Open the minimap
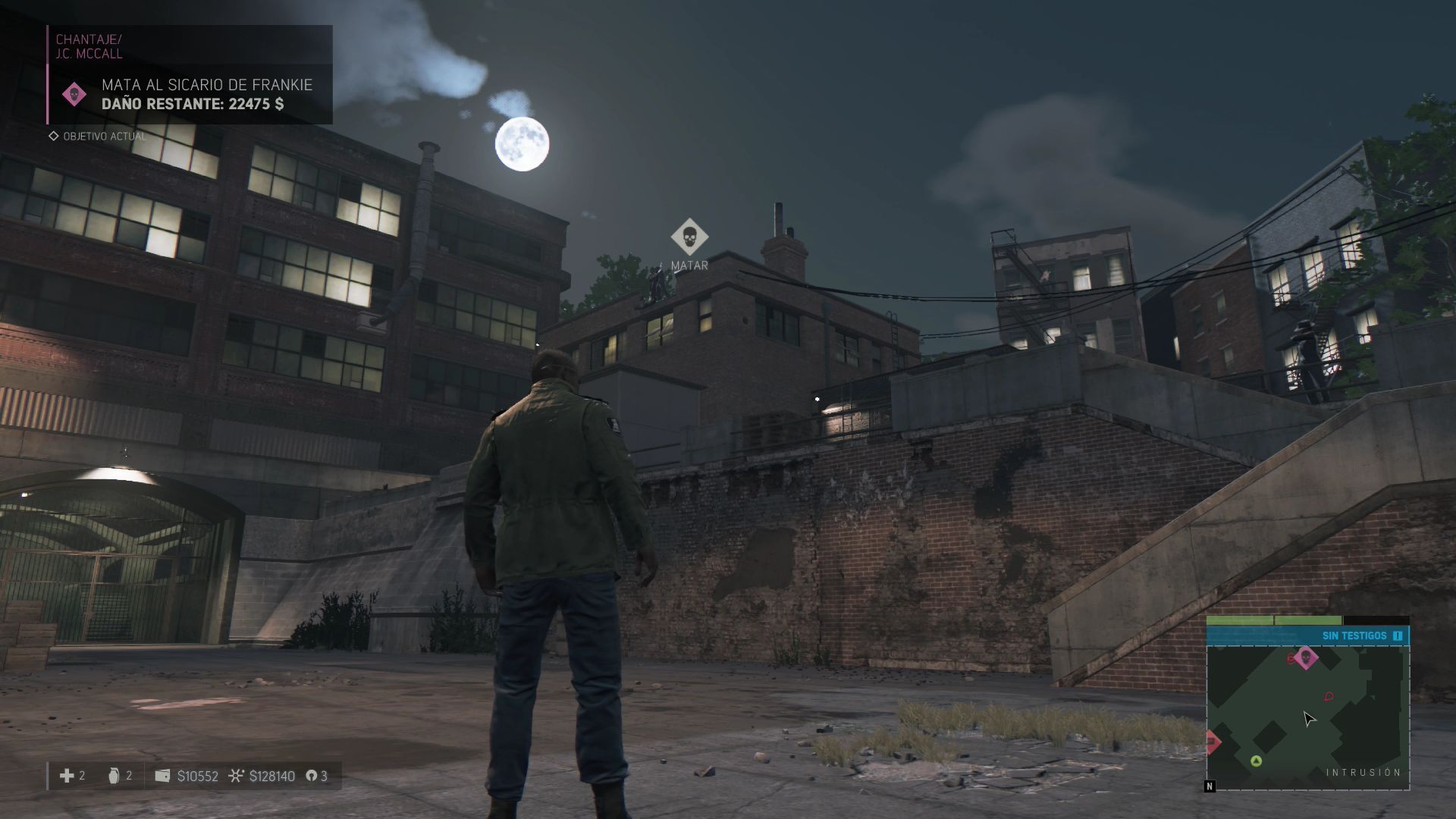This screenshot has width=1456, height=819. point(1308,717)
